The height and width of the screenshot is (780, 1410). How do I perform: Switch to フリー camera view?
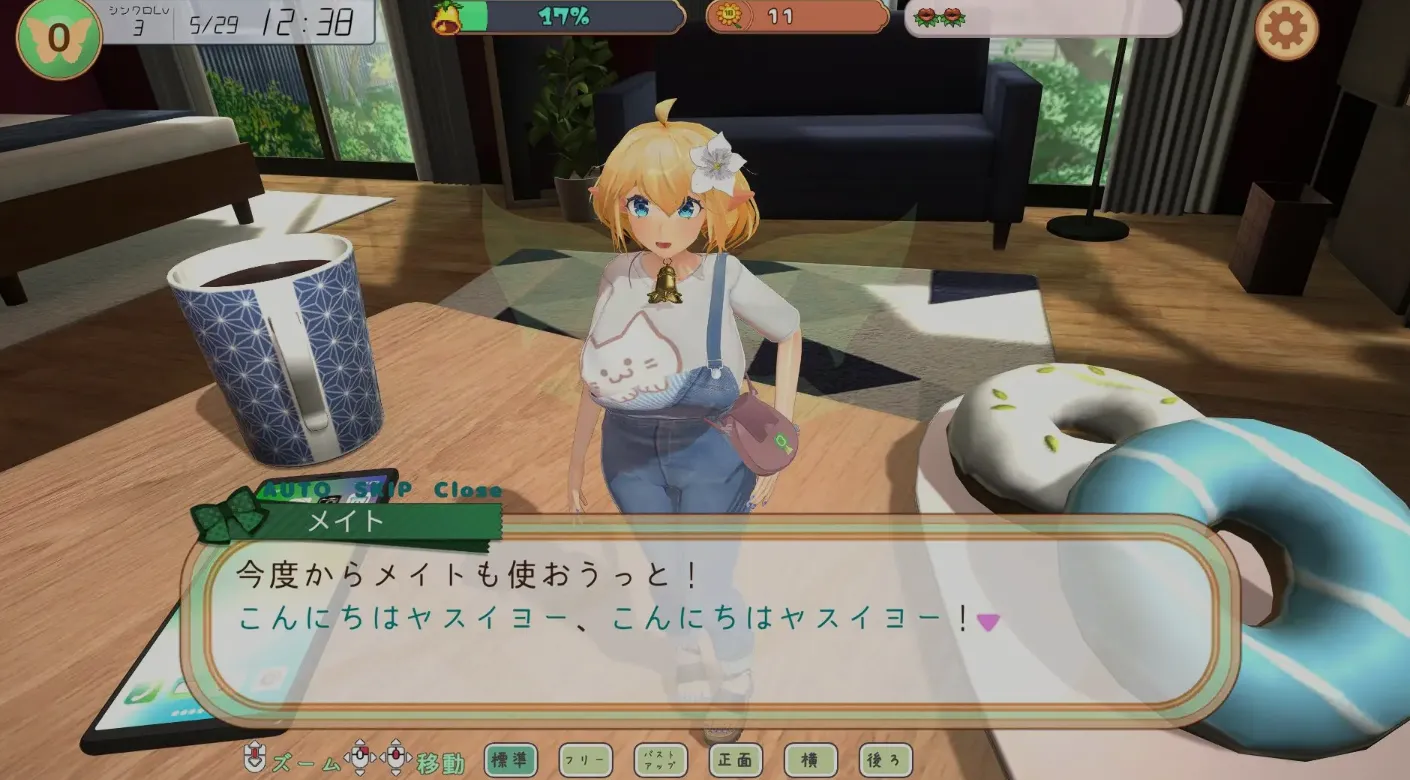click(587, 761)
